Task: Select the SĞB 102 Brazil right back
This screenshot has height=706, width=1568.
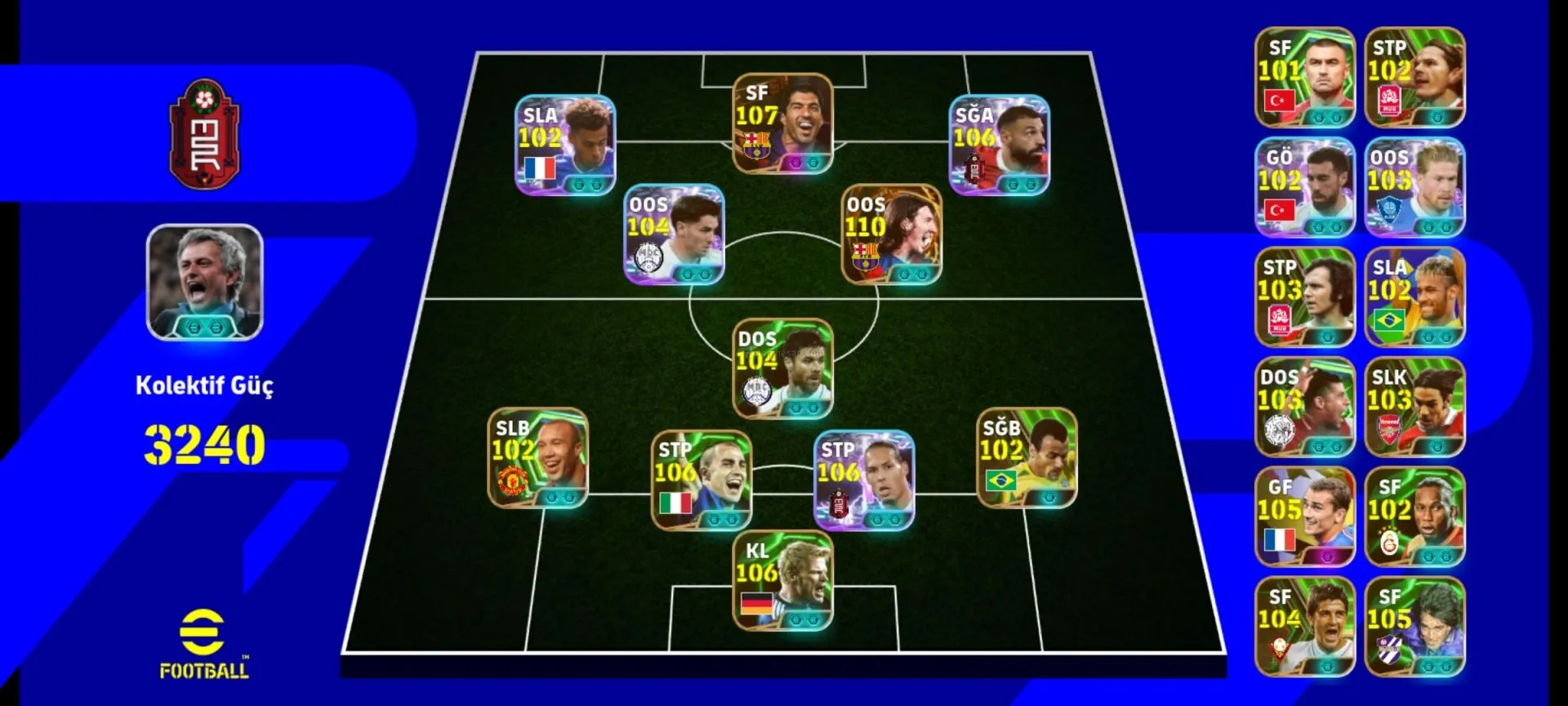Action: tap(1027, 458)
